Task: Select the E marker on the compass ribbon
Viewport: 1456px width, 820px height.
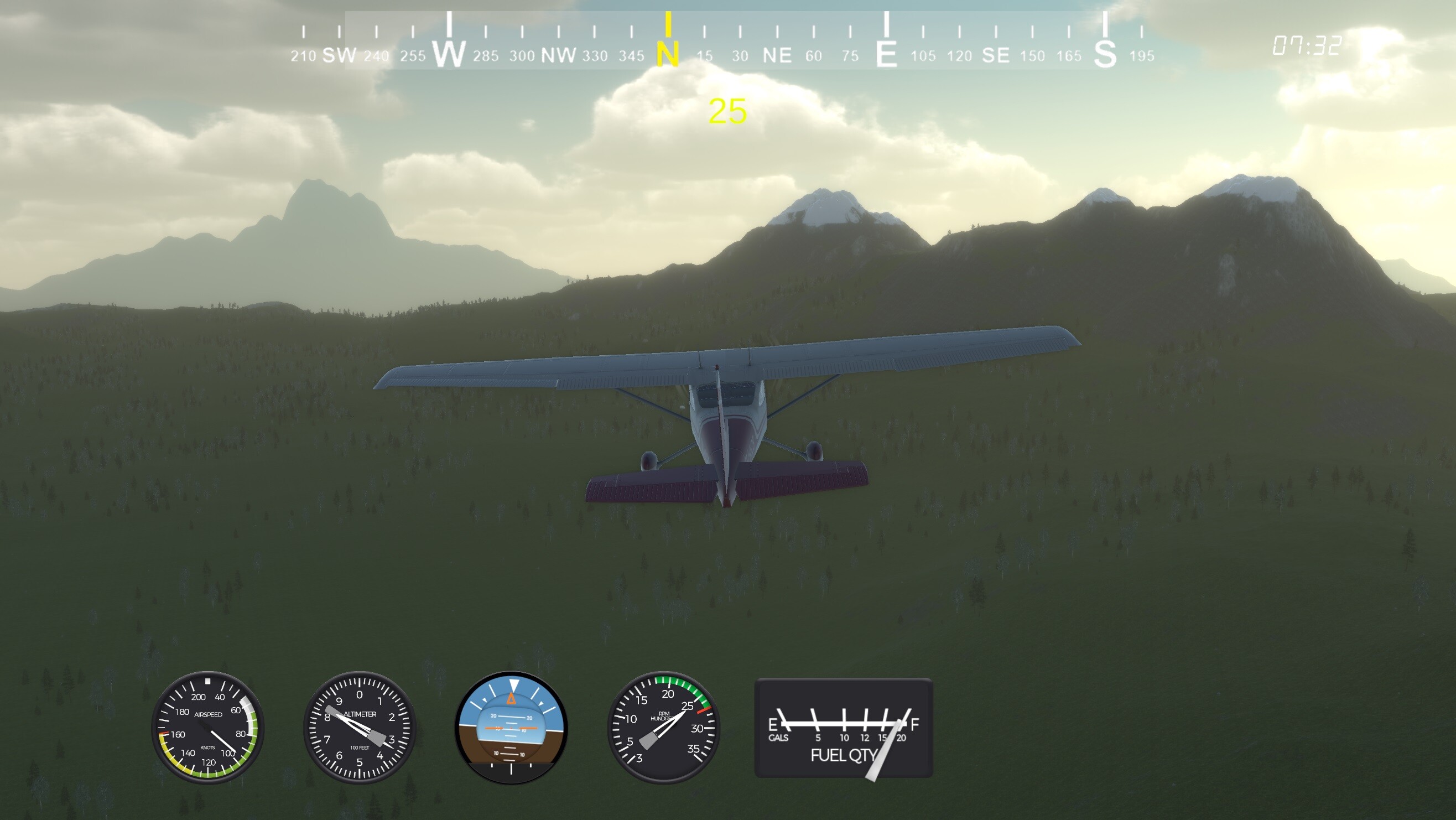Action: tap(887, 53)
